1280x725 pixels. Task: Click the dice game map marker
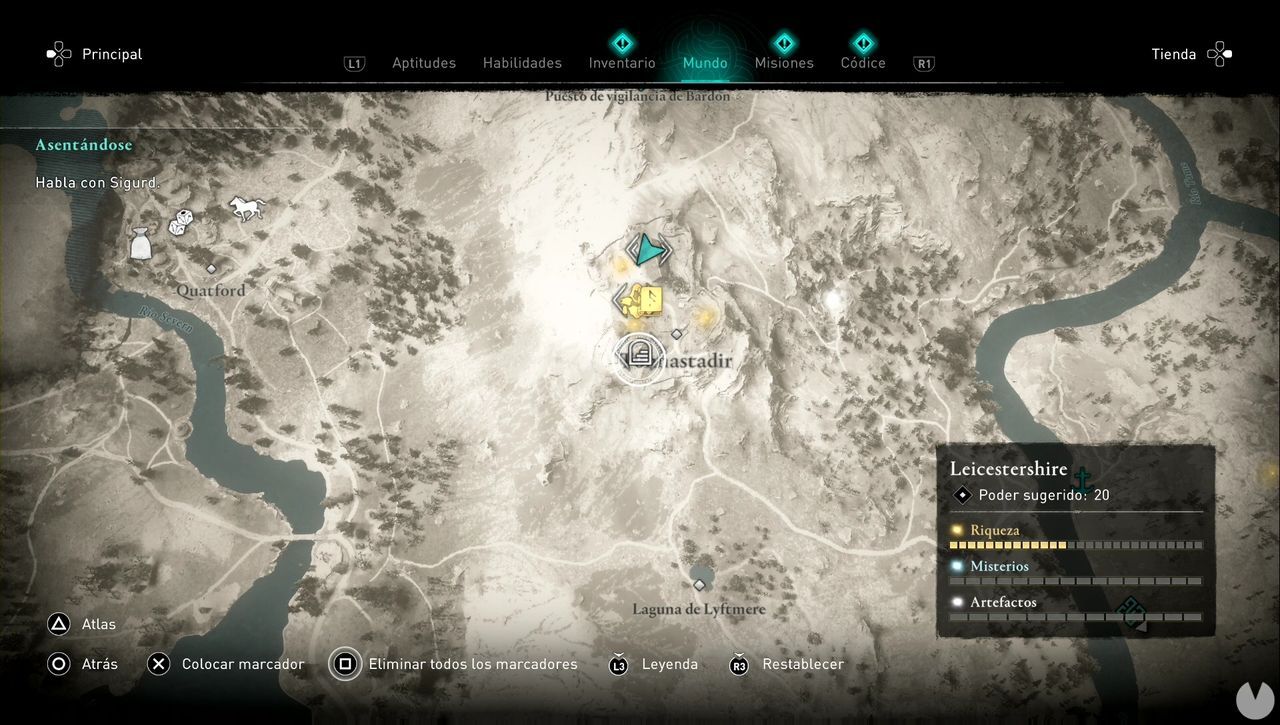(x=181, y=222)
